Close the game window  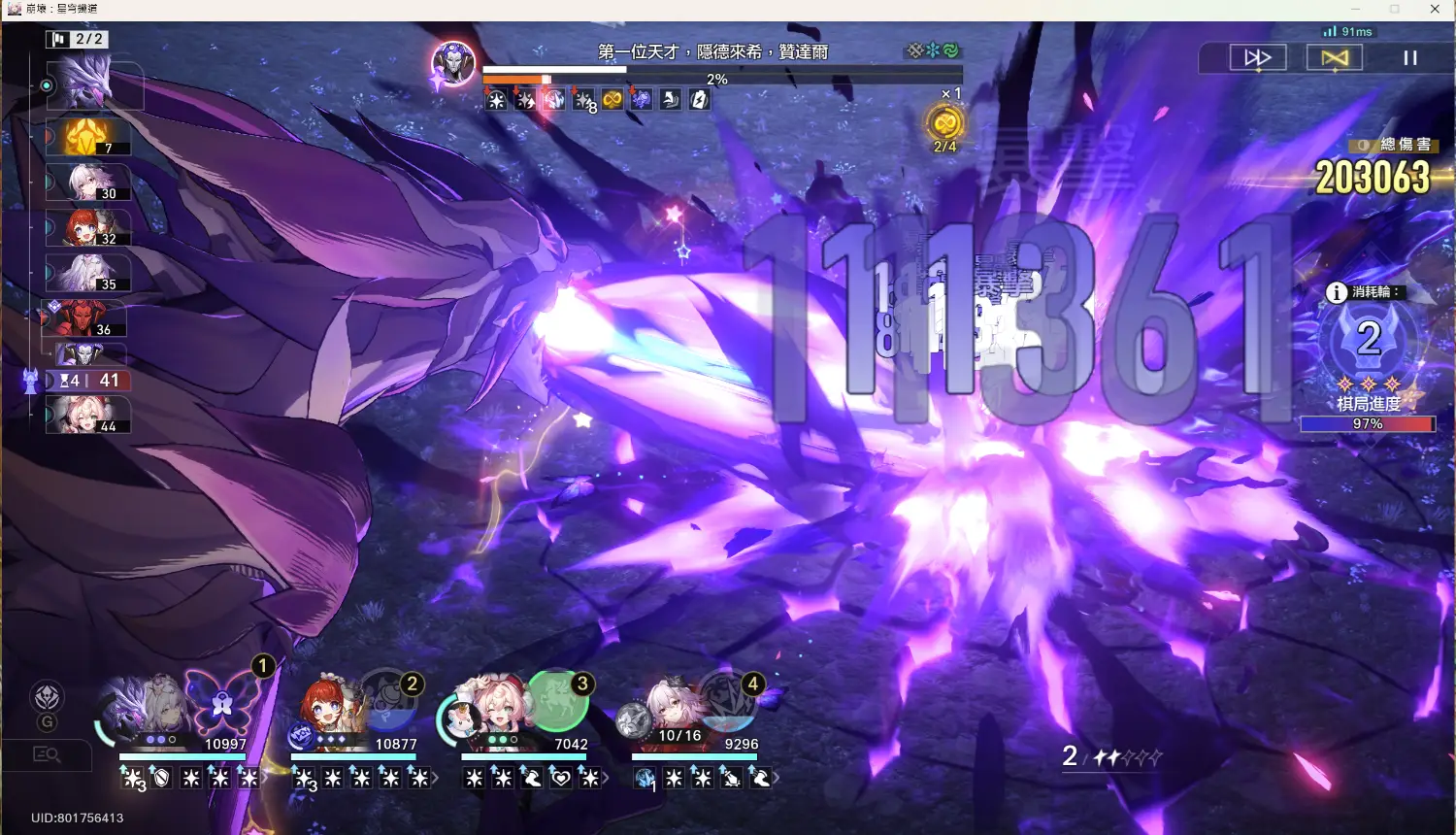1435,10
